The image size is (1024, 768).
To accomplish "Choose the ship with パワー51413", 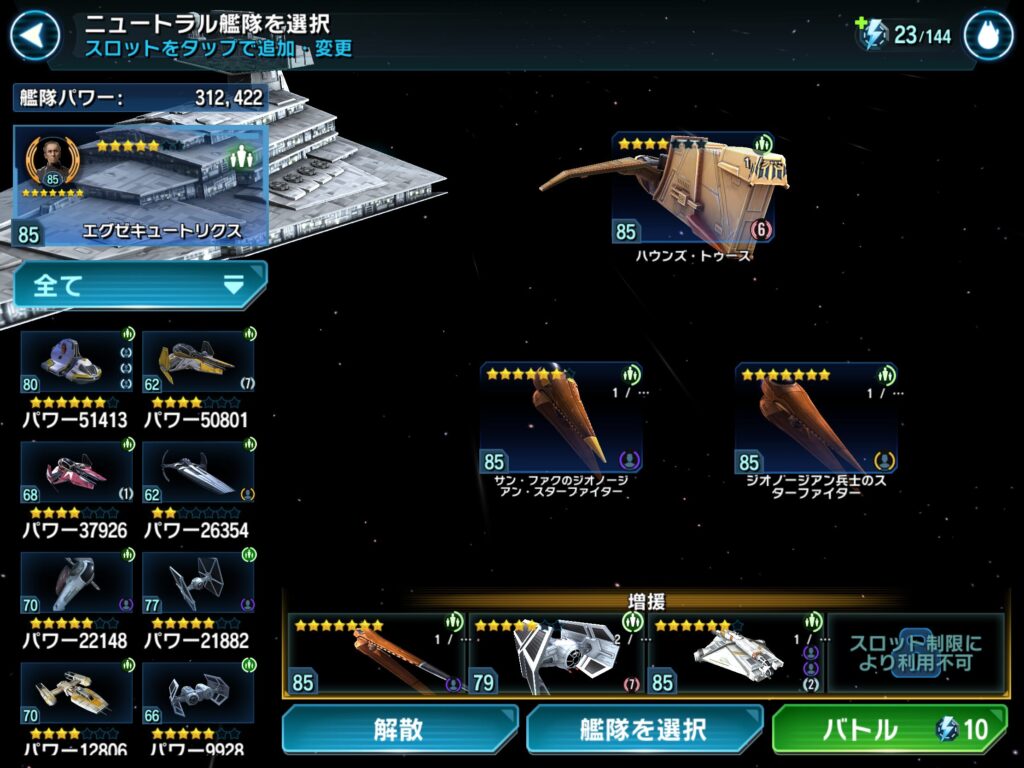I will point(77,363).
